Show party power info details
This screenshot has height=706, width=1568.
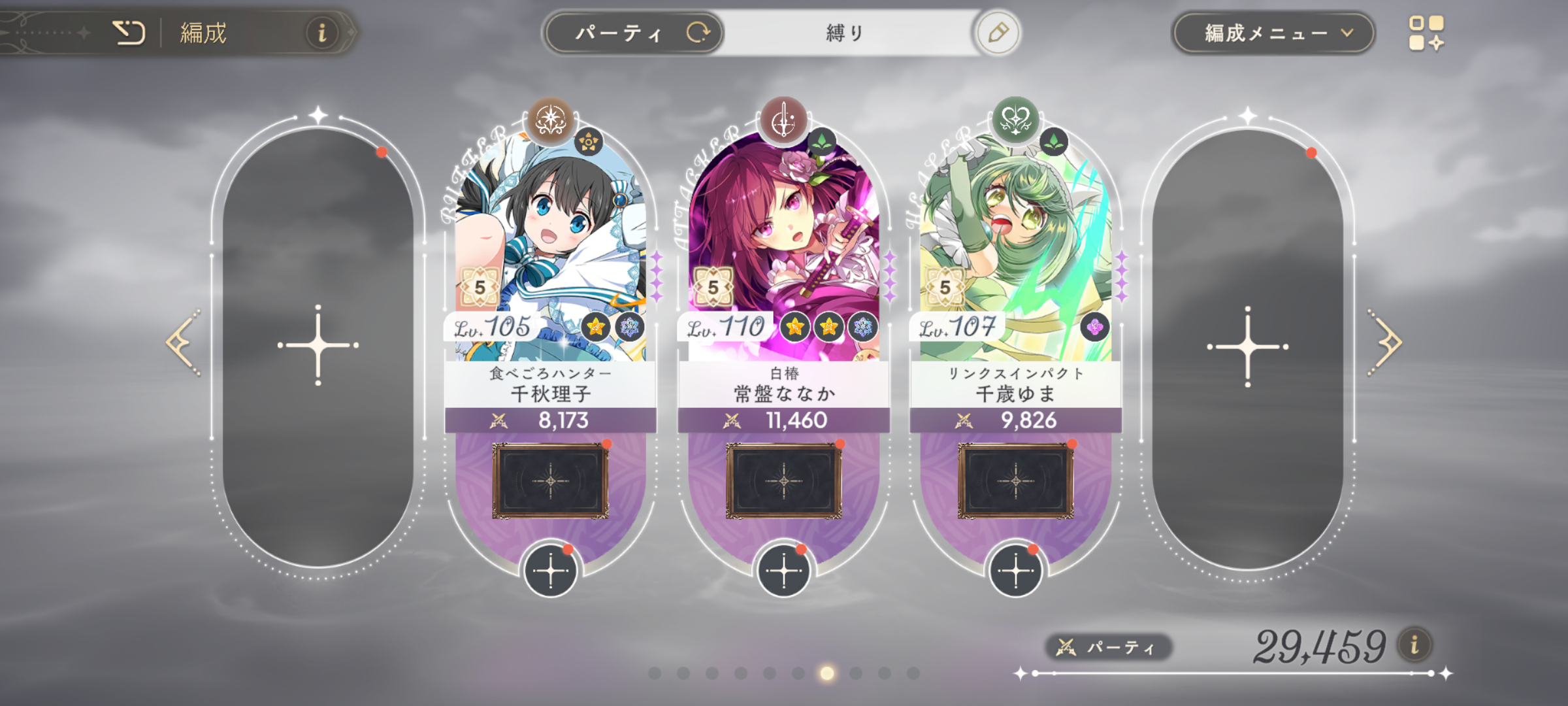point(1414,645)
